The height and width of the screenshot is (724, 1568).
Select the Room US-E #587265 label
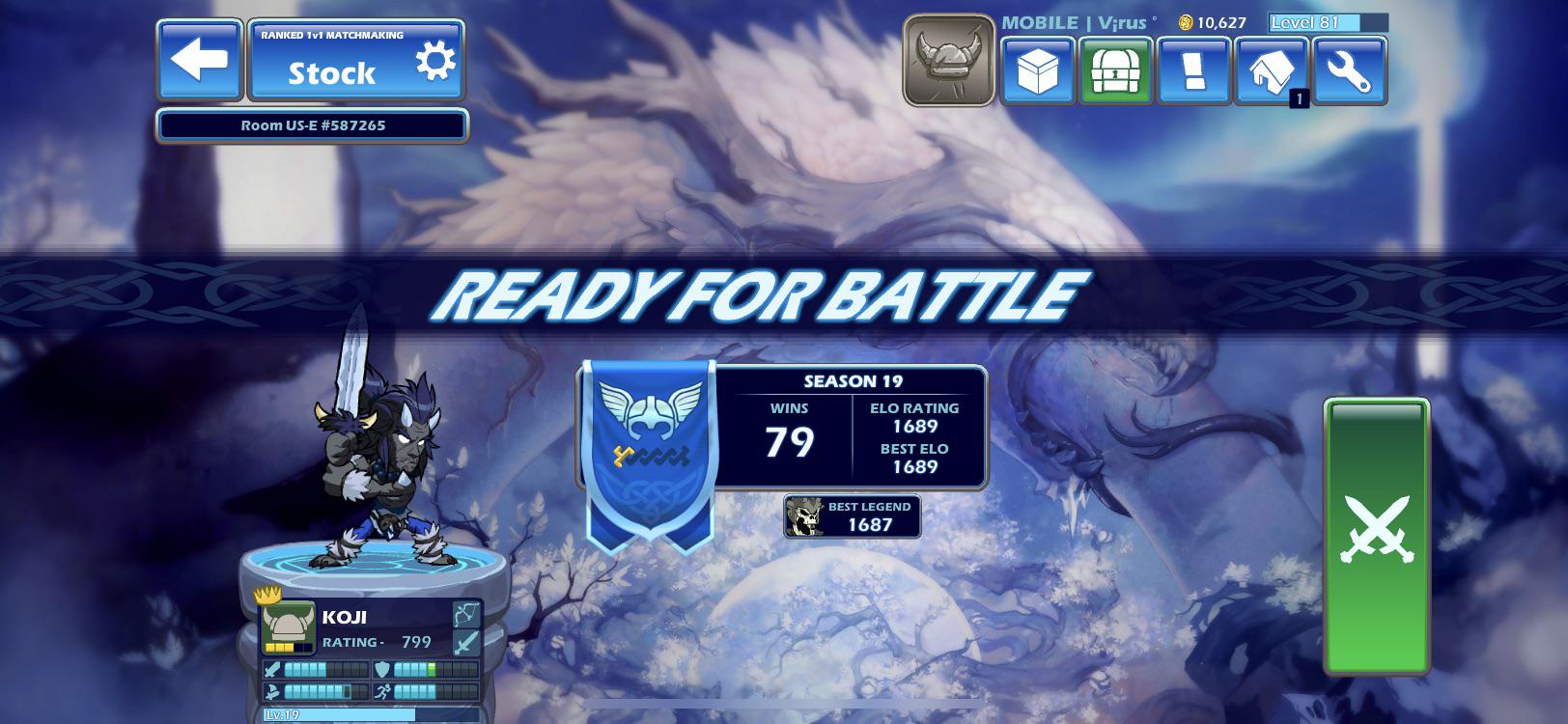point(311,124)
